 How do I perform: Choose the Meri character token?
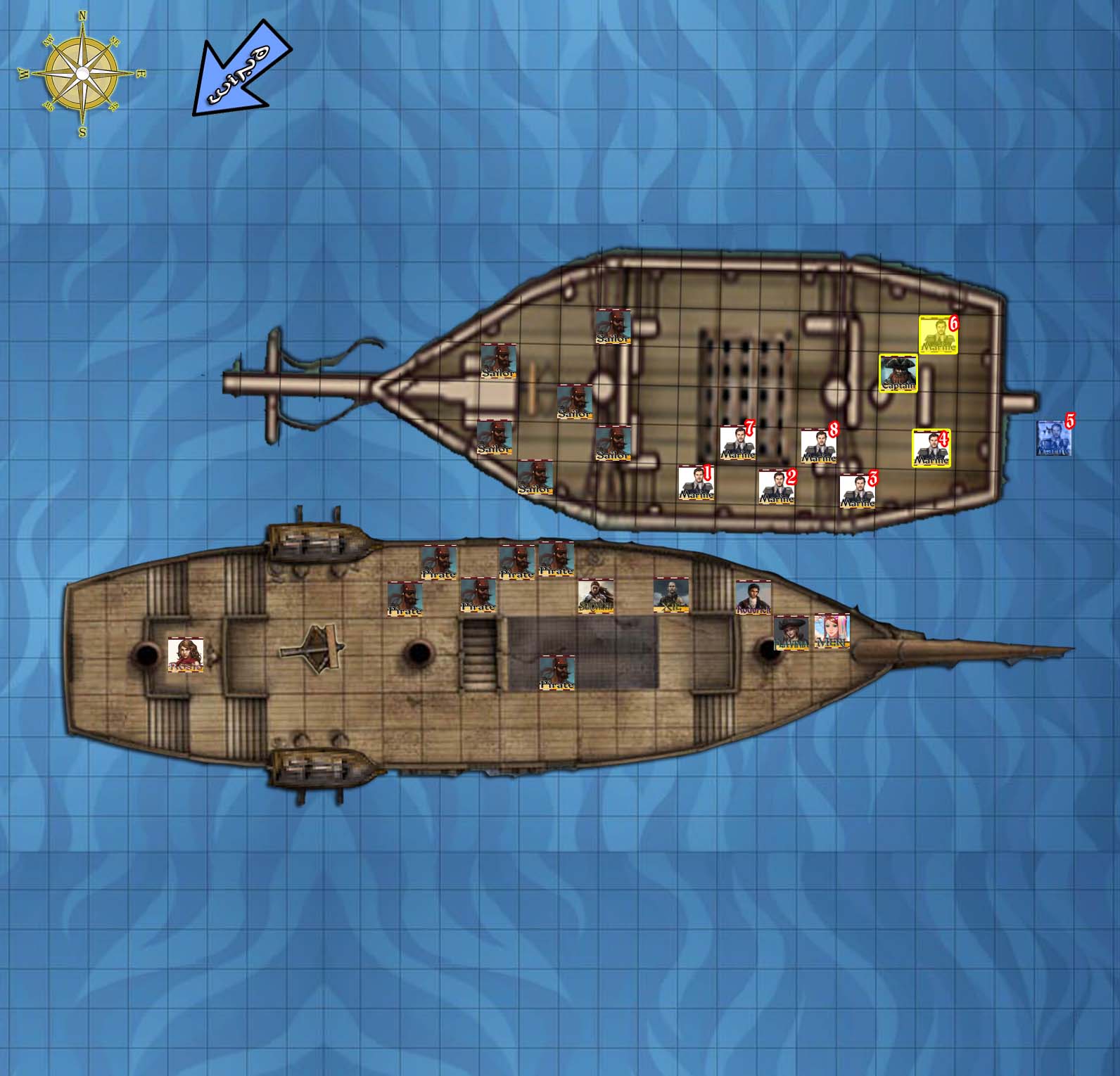pos(832,631)
